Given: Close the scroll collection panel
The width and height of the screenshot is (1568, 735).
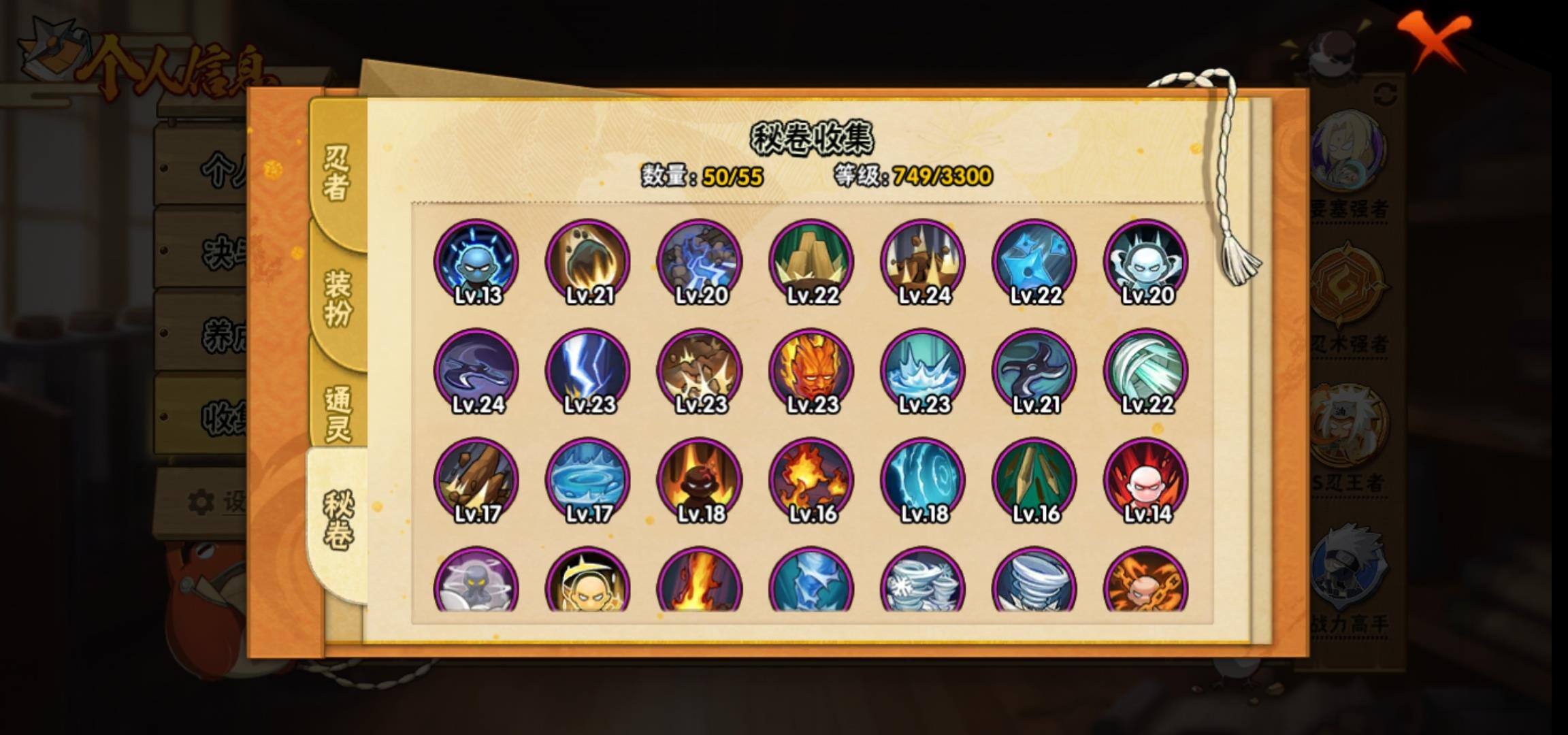Looking at the screenshot, I should (x=1435, y=39).
